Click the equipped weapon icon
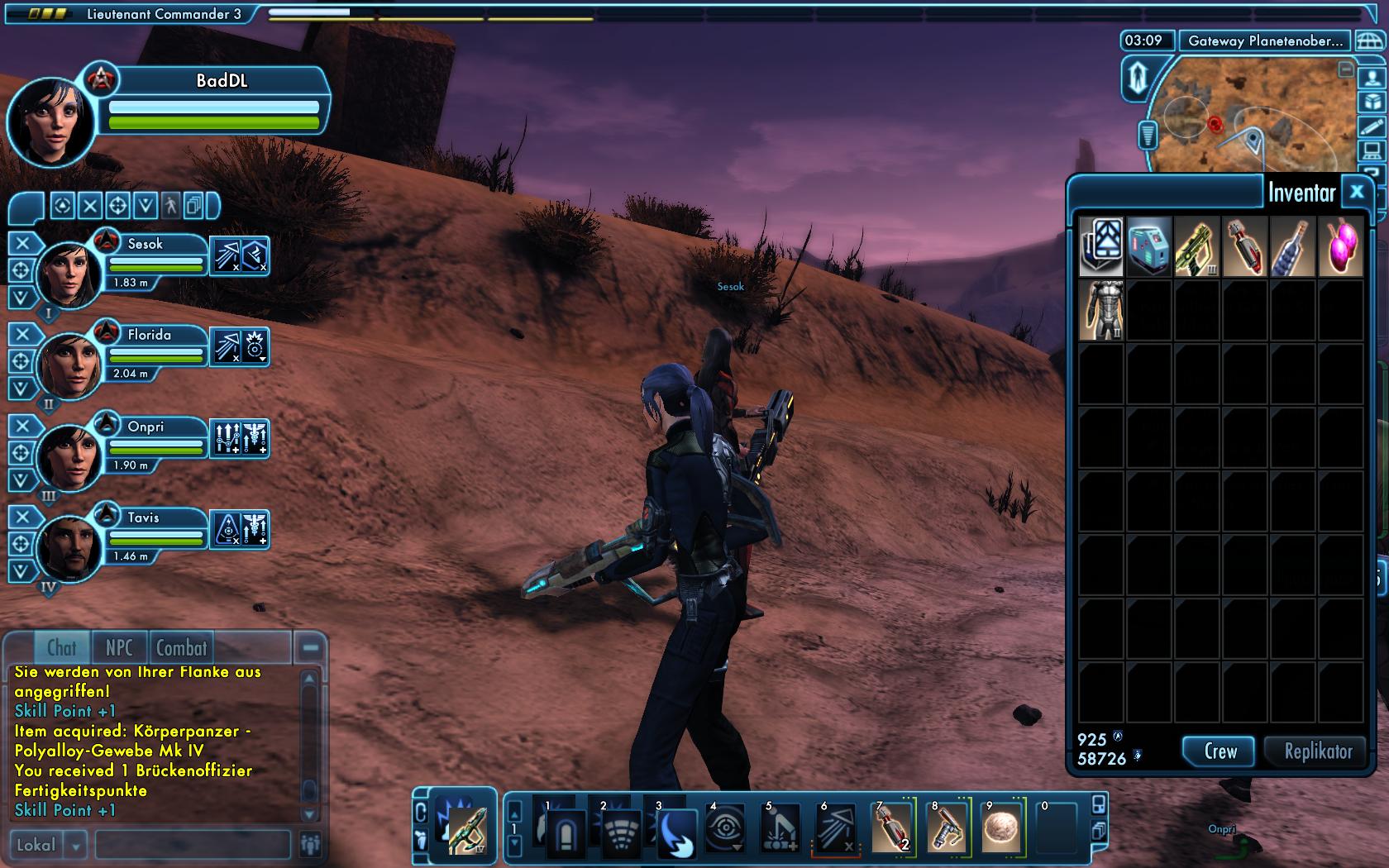Image resolution: width=1389 pixels, height=868 pixels. pyautogui.click(x=465, y=829)
